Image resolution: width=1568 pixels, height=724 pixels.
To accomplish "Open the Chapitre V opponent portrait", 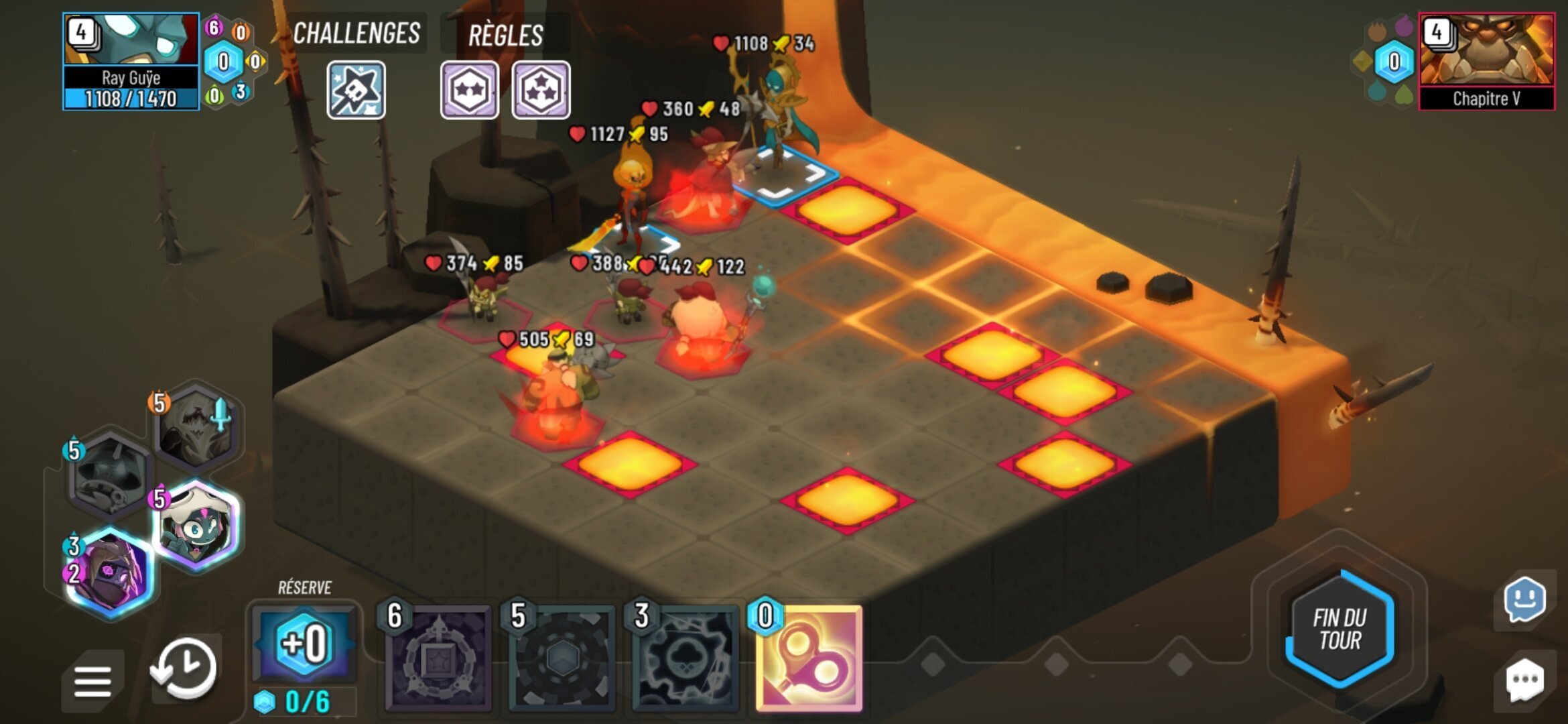I will click(1486, 50).
